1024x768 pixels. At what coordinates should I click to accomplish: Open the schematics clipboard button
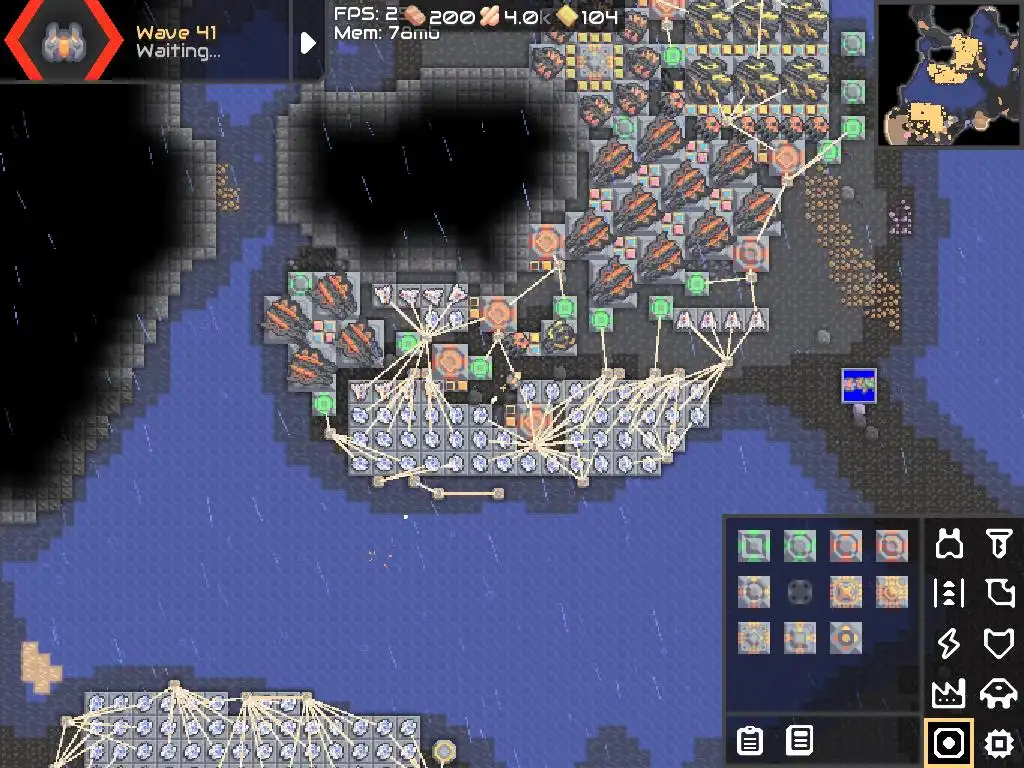point(749,741)
